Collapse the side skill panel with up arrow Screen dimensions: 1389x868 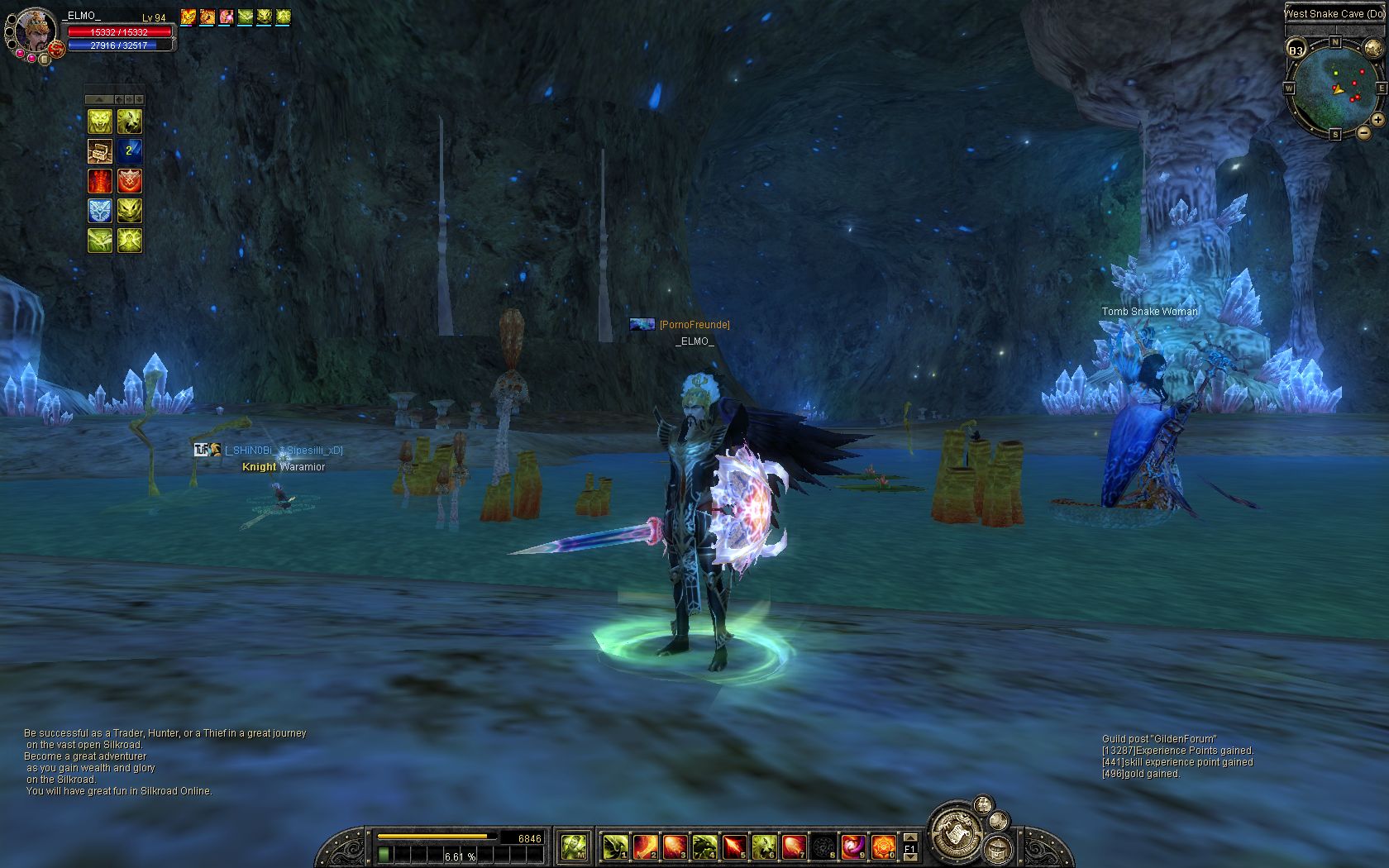[99, 99]
